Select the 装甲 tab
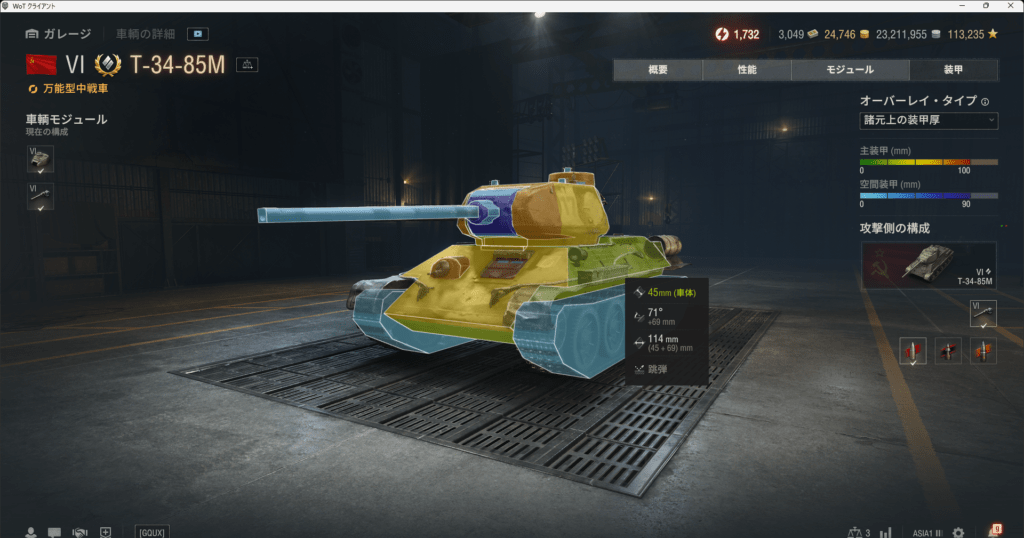This screenshot has width=1024, height=538. tap(953, 70)
